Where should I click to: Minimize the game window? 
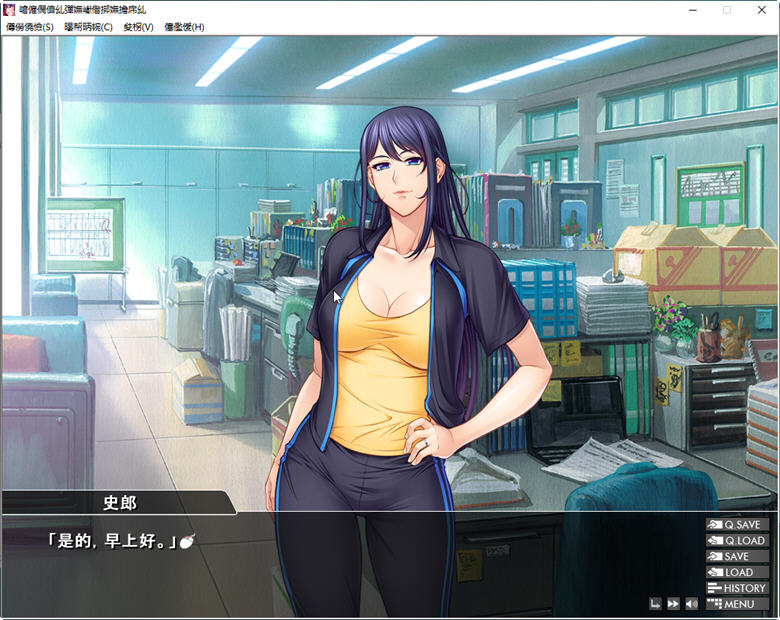pos(693,9)
